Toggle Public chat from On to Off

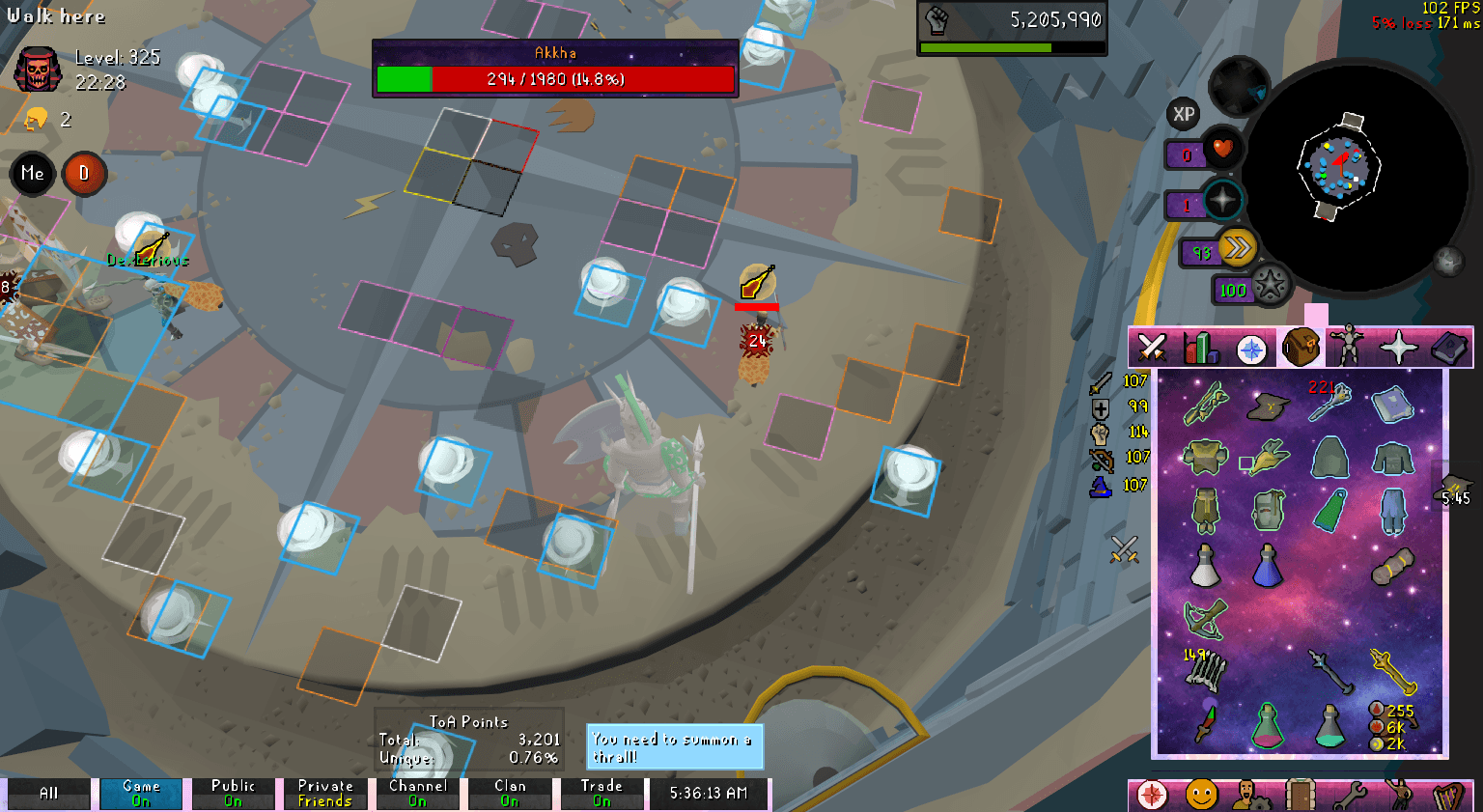pyautogui.click(x=232, y=792)
